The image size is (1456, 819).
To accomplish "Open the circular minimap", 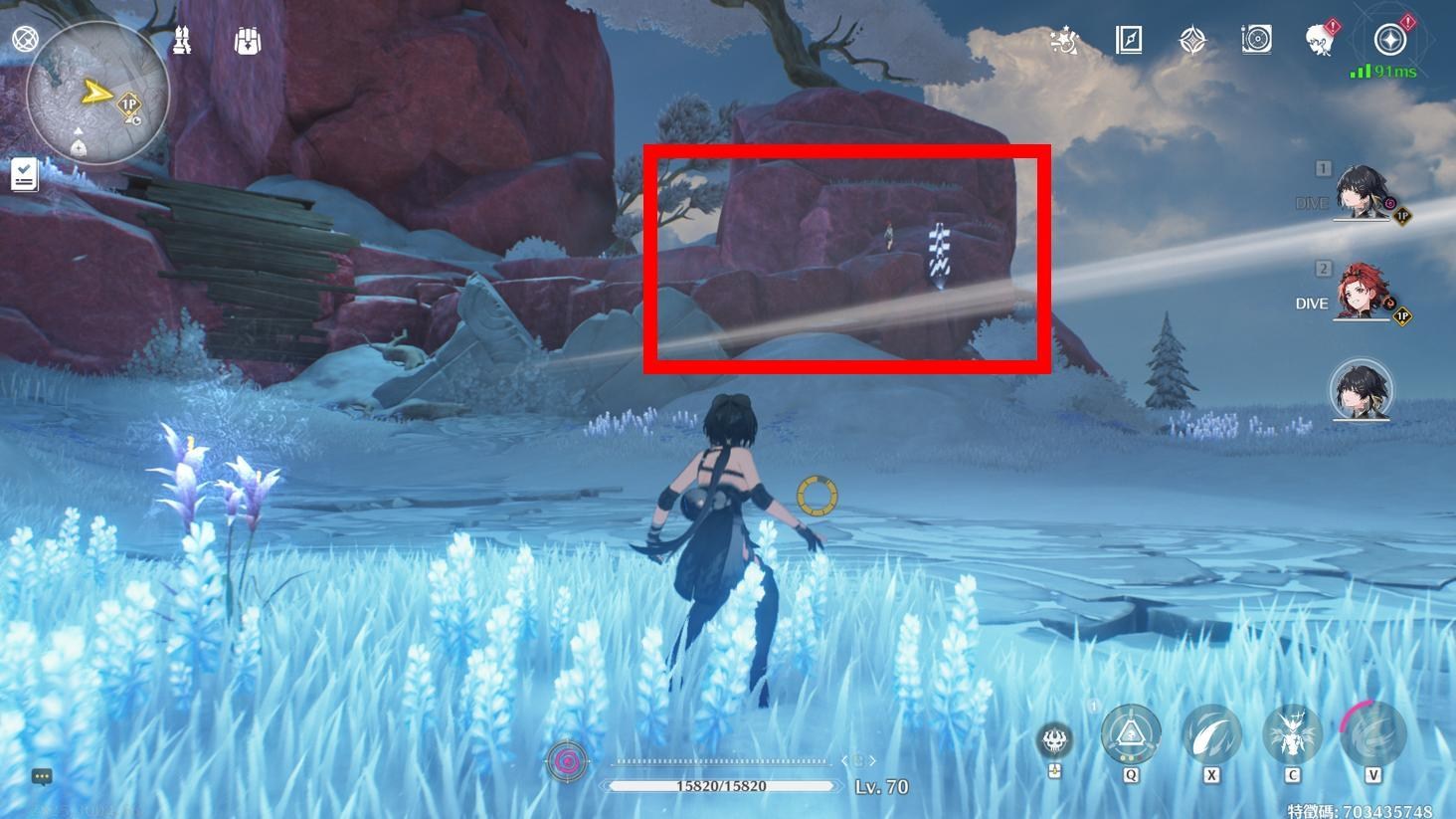I will (97, 95).
